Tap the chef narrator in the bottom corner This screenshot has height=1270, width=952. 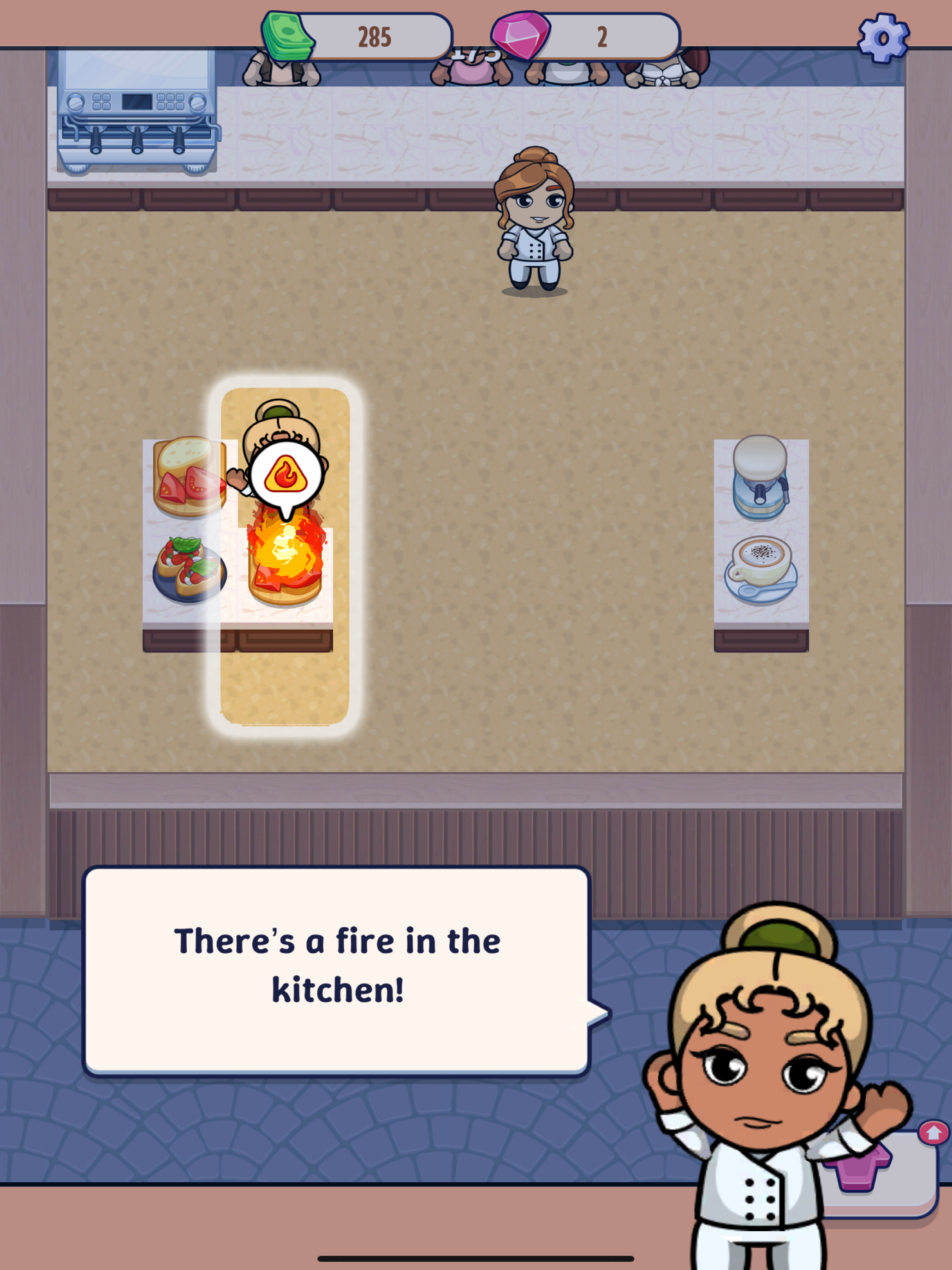pyautogui.click(x=775, y=1091)
